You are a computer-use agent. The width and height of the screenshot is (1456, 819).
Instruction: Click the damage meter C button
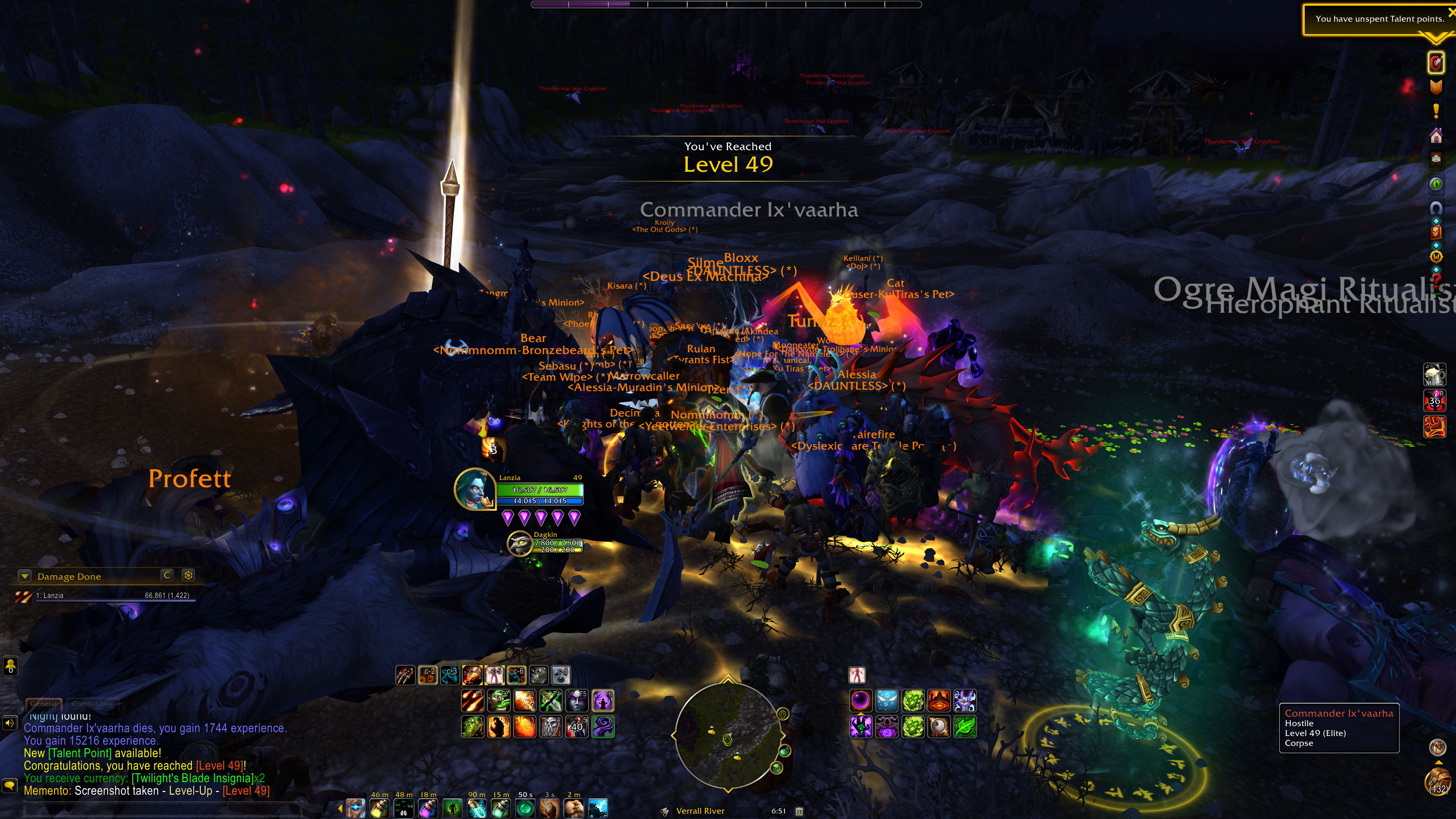pos(167,576)
